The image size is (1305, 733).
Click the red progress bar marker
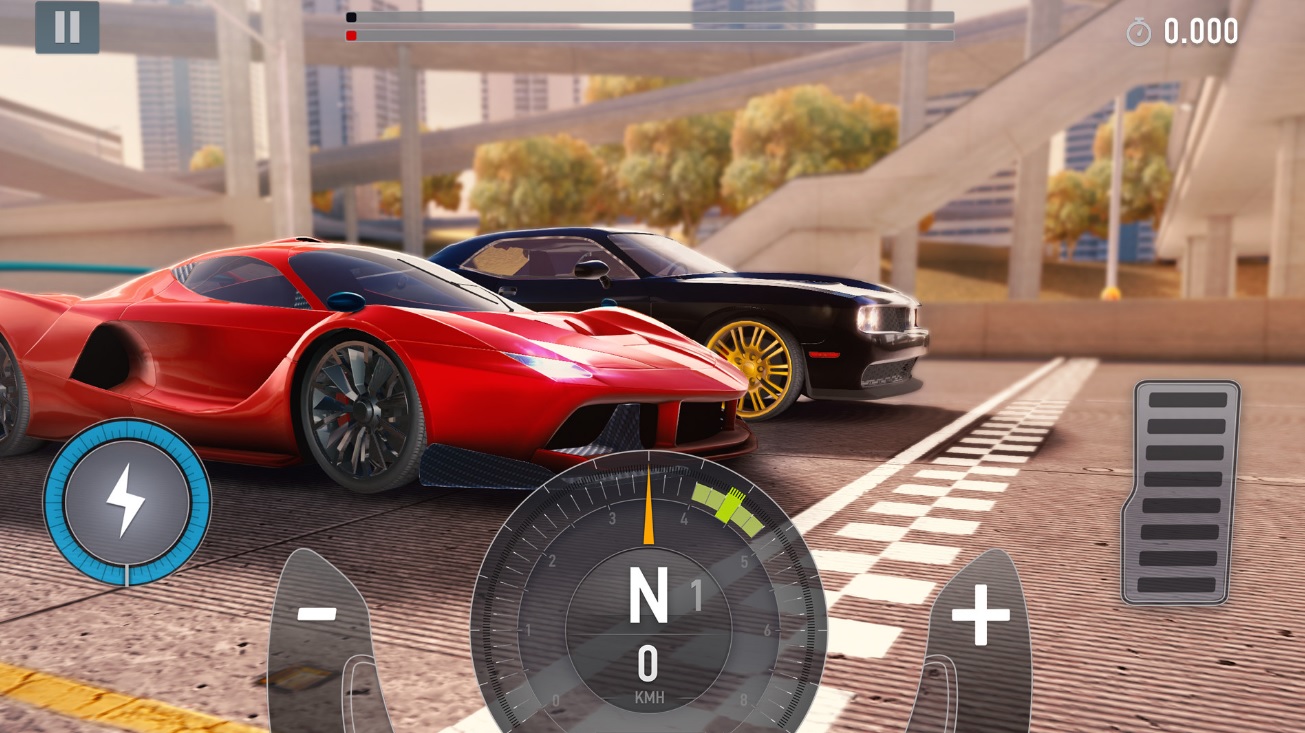[351, 34]
